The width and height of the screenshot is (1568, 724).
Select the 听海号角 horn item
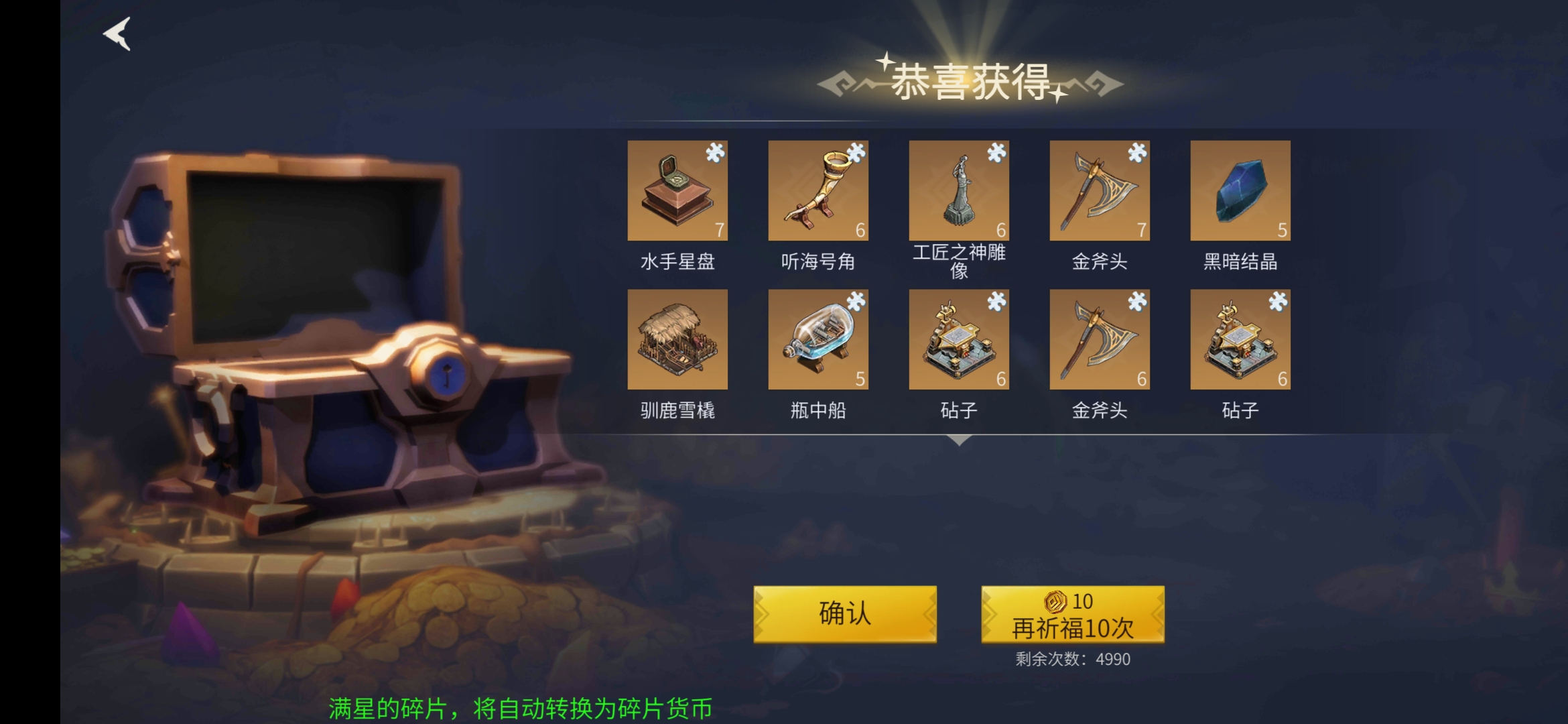pos(818,190)
